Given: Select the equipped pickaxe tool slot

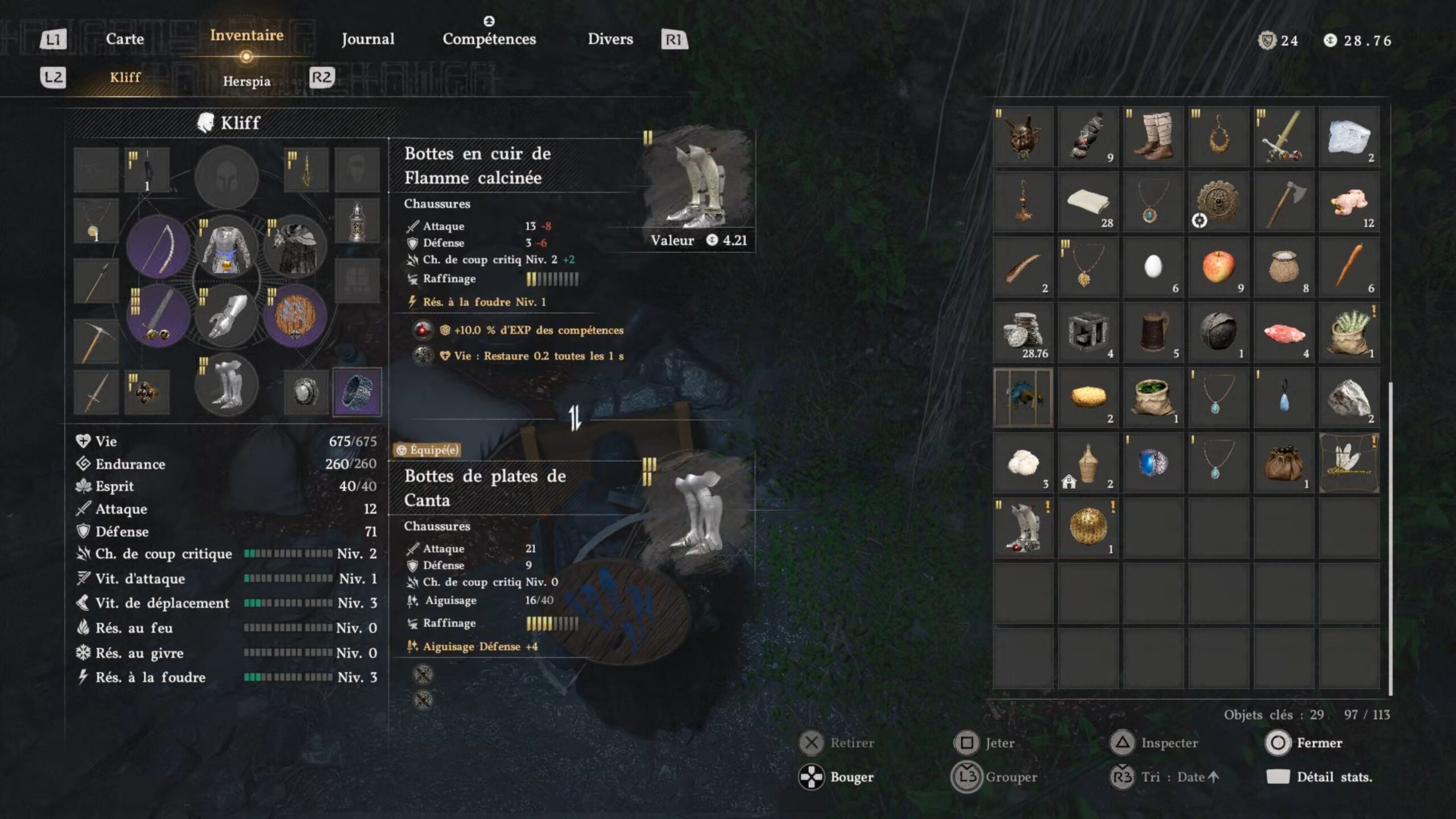Looking at the screenshot, I should (96, 341).
